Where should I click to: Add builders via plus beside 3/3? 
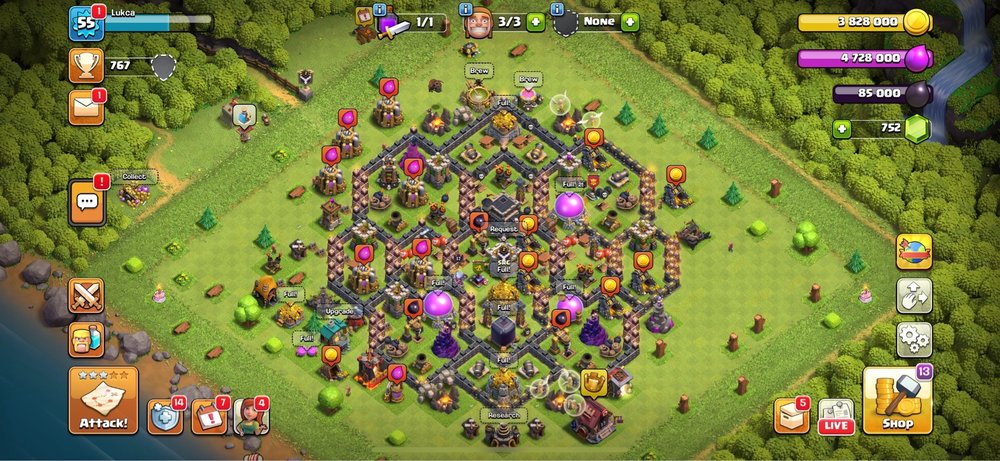click(536, 21)
